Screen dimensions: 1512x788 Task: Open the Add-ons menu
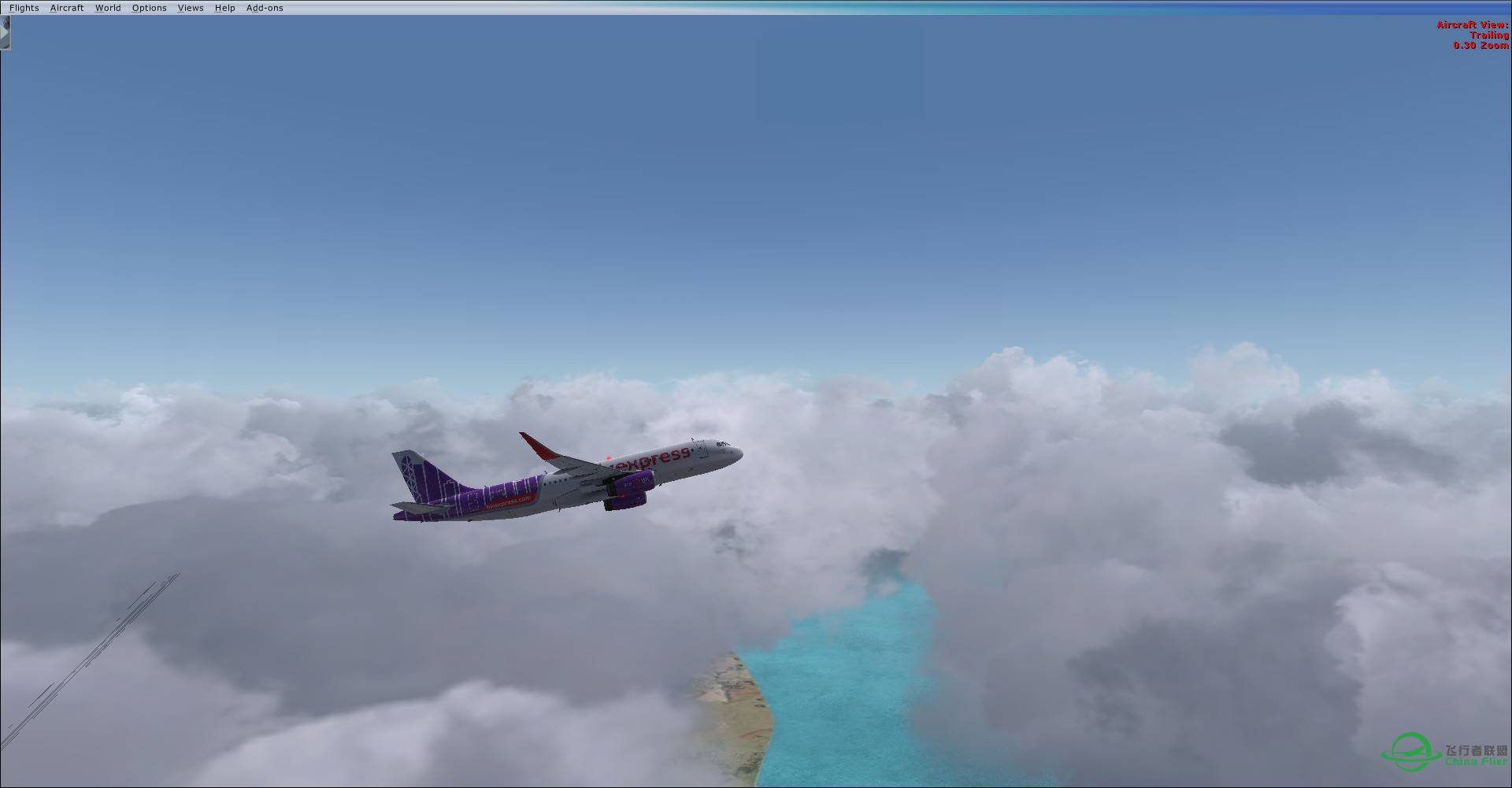click(x=265, y=7)
